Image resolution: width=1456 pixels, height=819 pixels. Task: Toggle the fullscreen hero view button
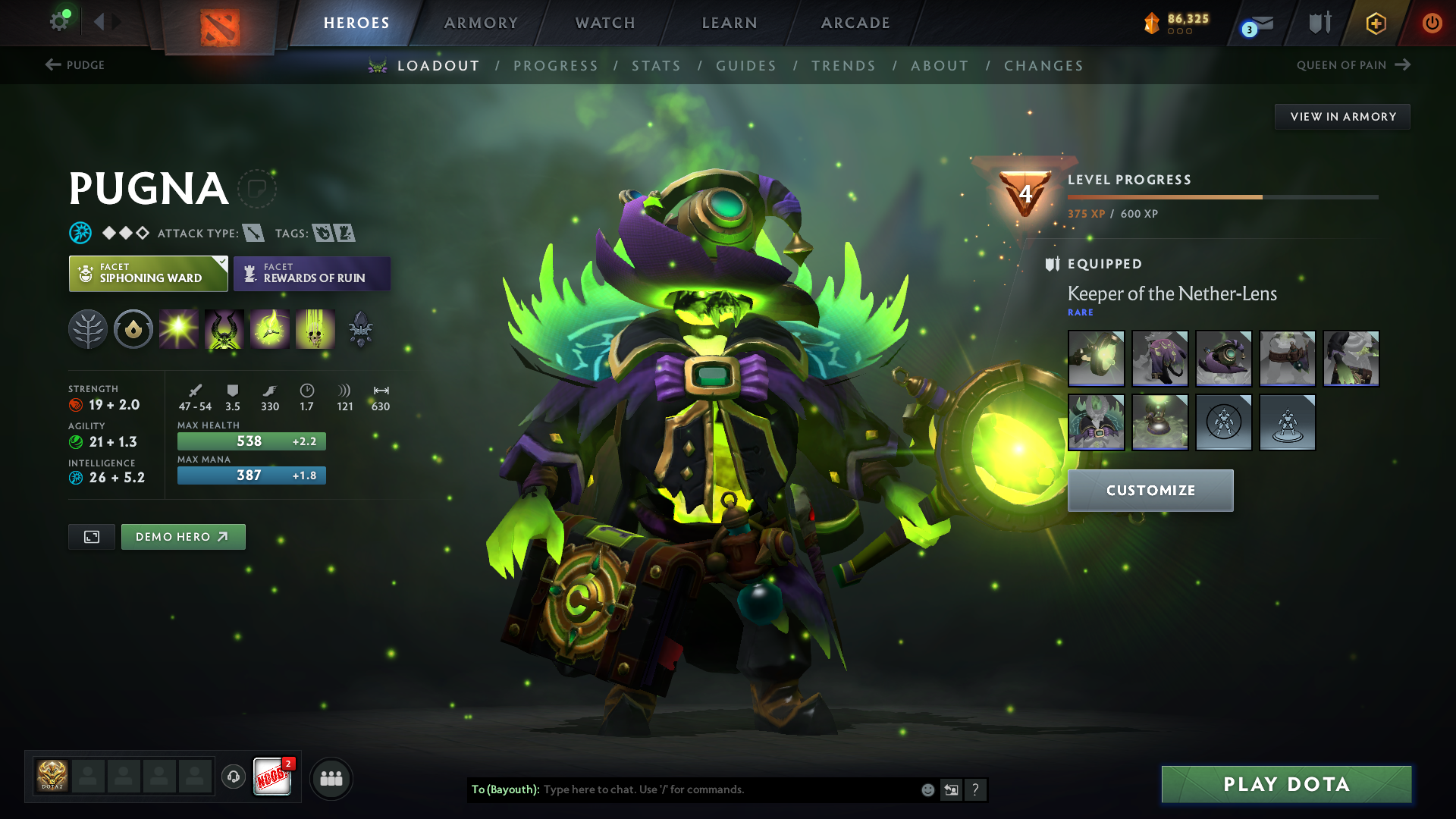(x=92, y=537)
